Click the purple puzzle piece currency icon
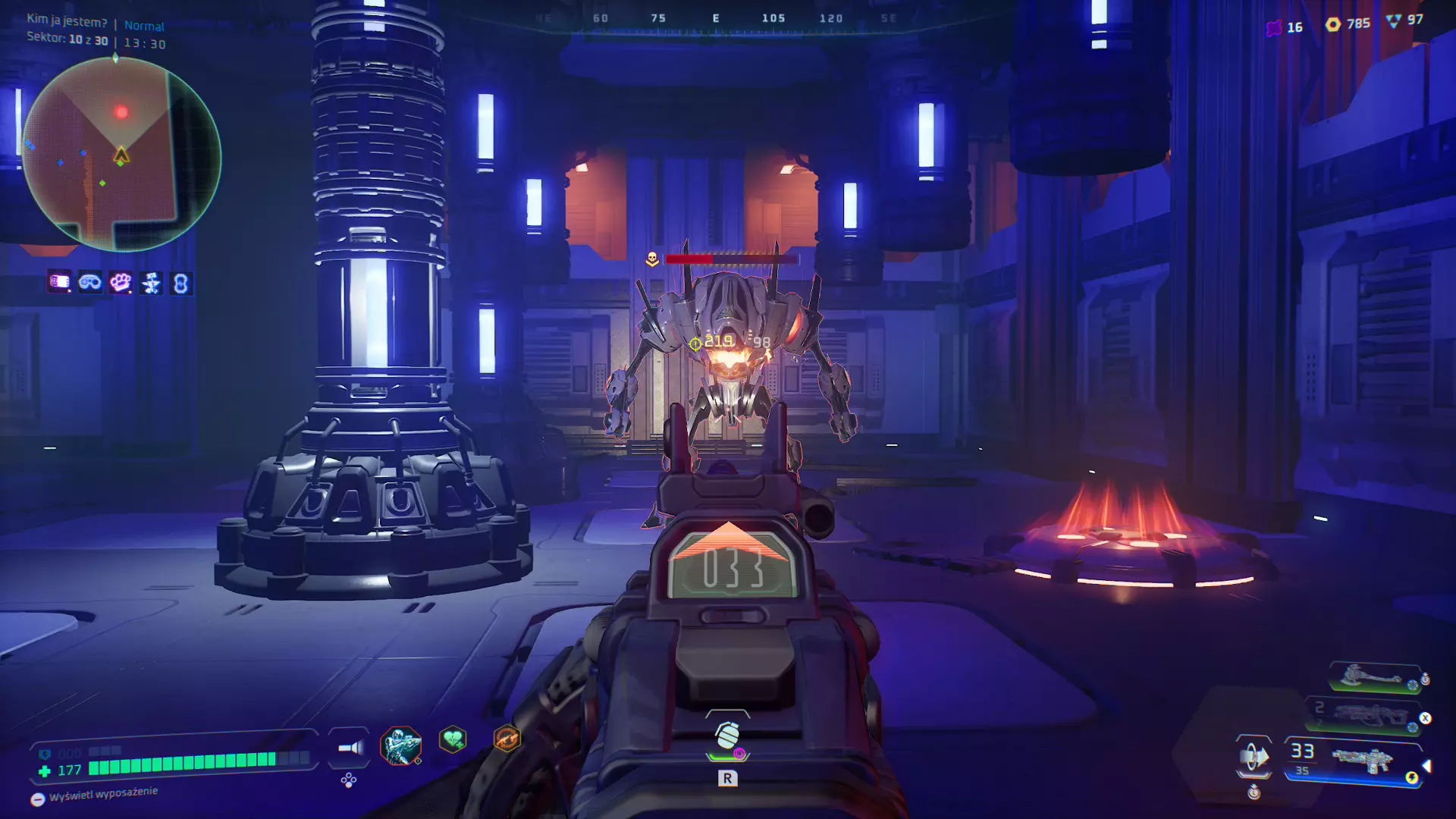This screenshot has height=819, width=1456. tap(1274, 27)
